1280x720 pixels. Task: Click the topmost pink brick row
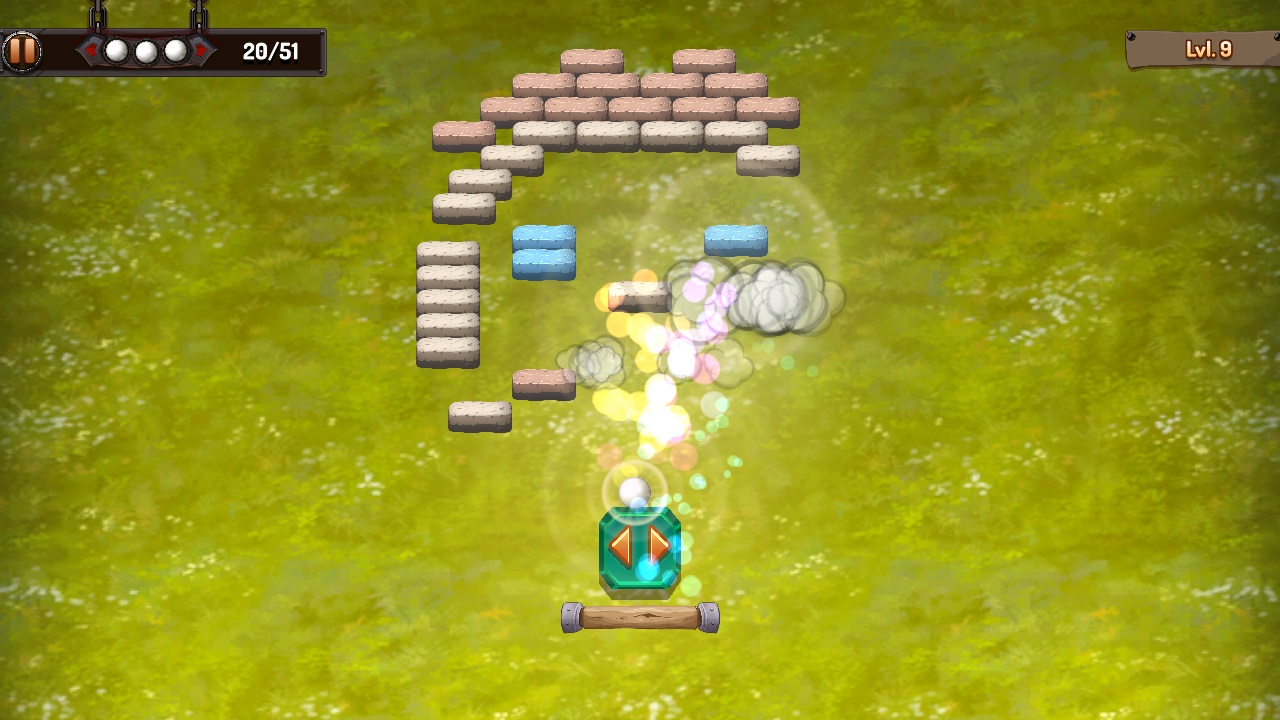(x=592, y=58)
